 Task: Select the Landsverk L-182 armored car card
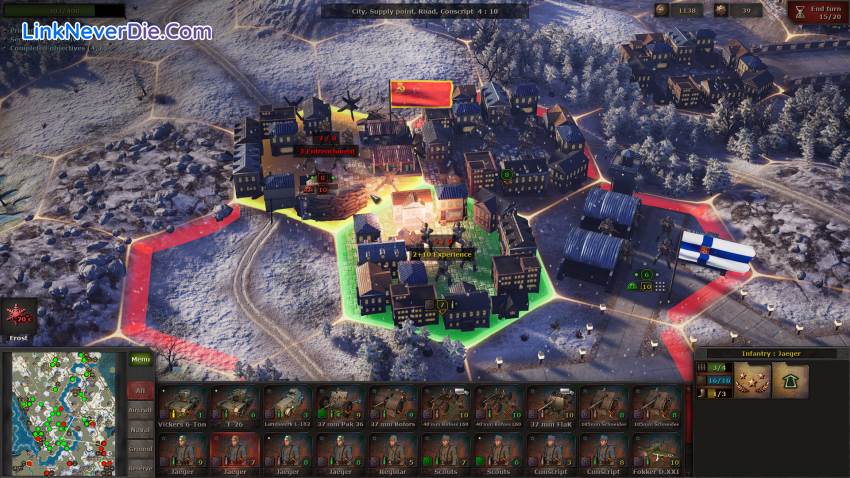288,405
